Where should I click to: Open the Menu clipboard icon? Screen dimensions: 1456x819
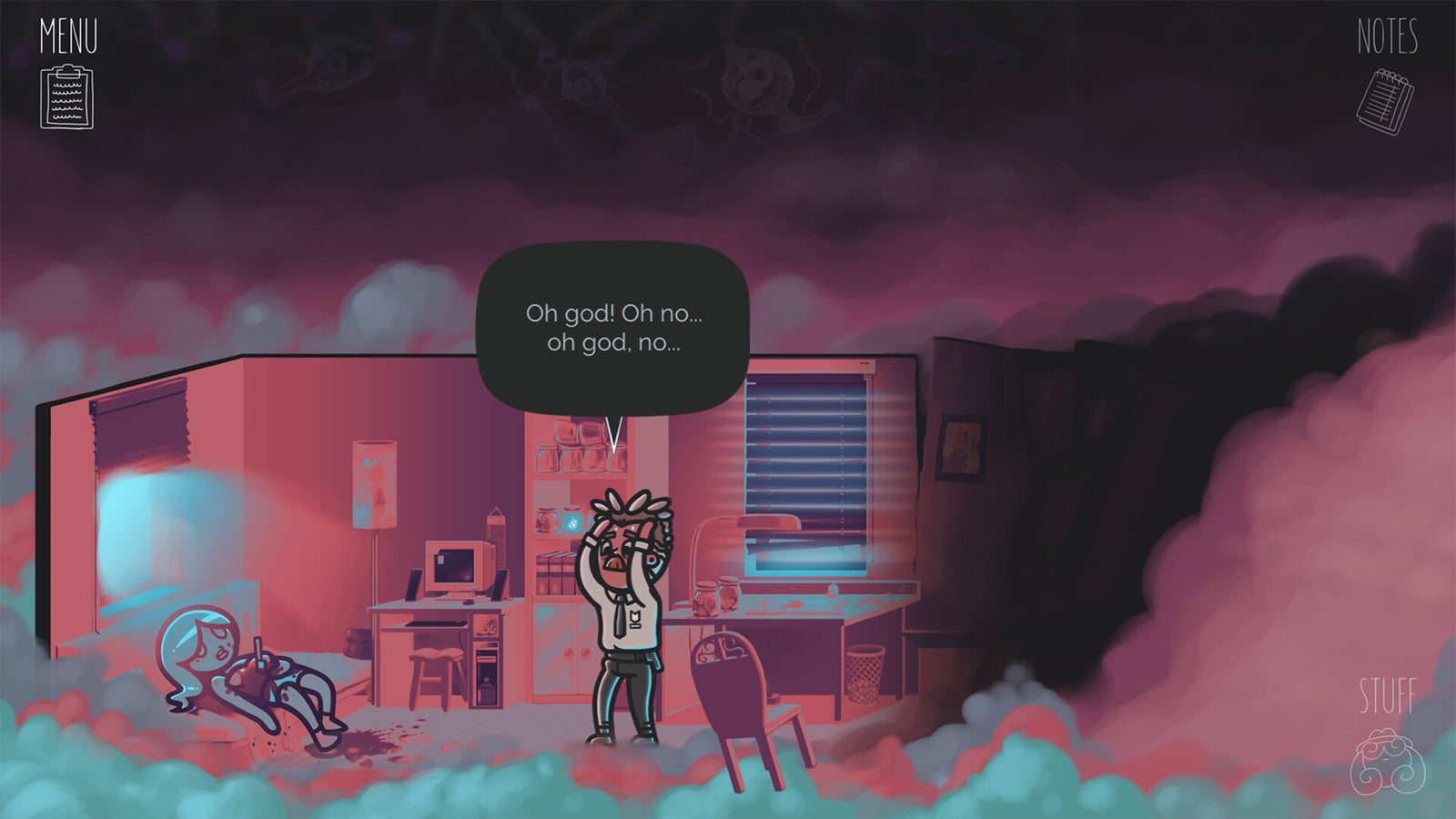pyautogui.click(x=66, y=96)
